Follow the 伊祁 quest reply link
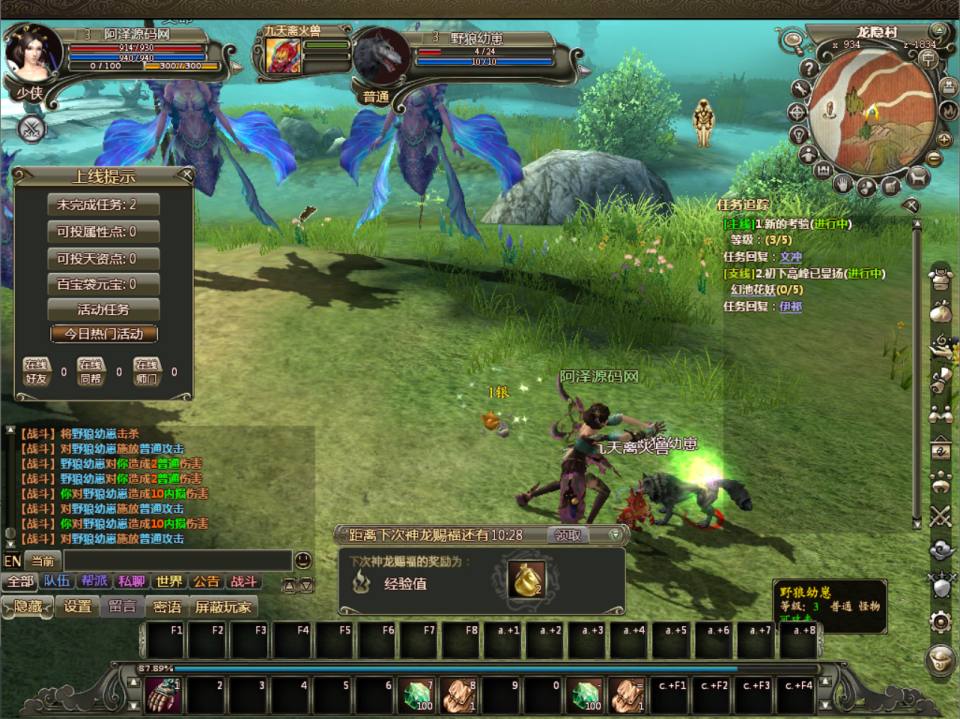This screenshot has height=719, width=960. tap(791, 307)
